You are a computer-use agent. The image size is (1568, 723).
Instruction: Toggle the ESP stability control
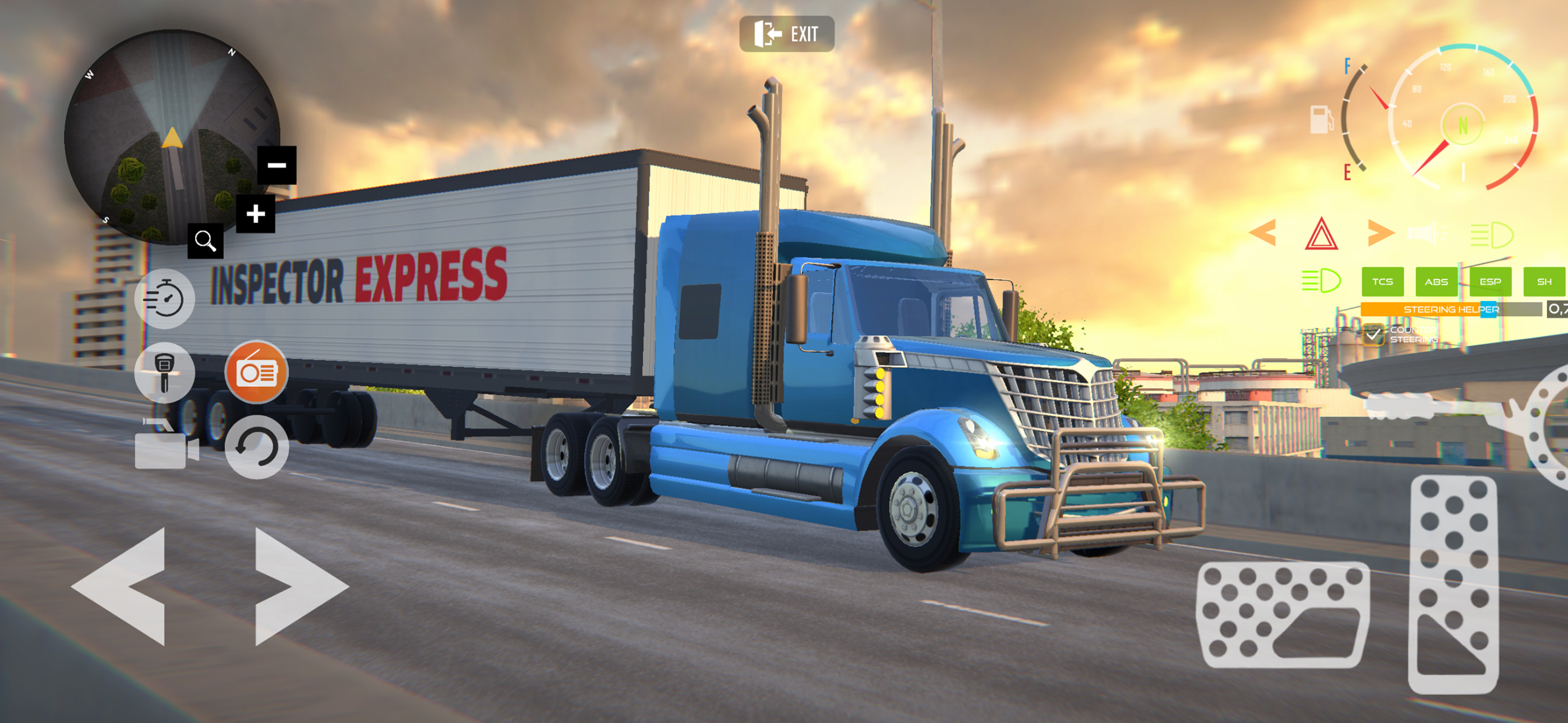tap(1489, 282)
